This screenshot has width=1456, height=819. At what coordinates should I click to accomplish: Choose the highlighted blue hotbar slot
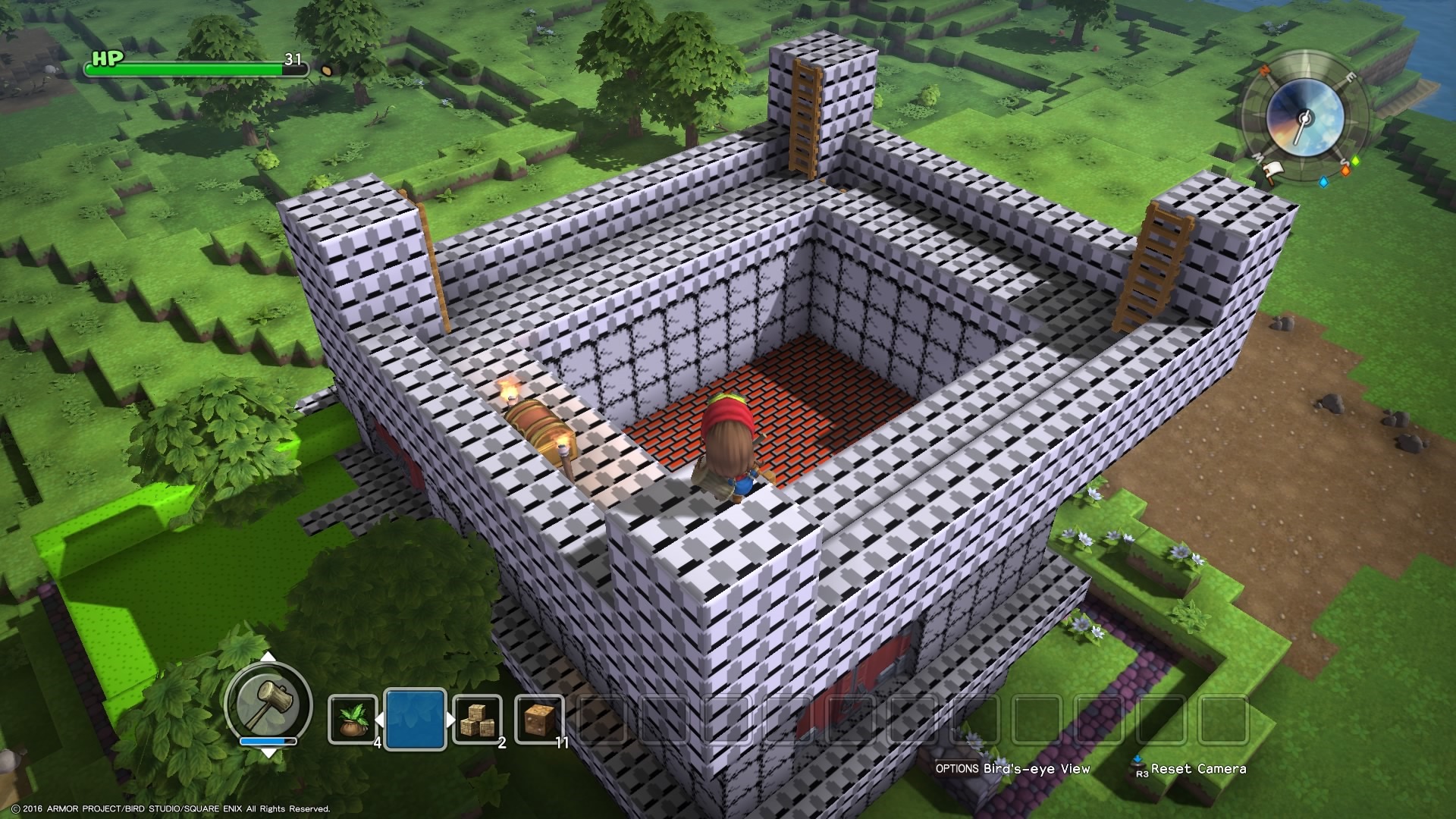coord(415,718)
